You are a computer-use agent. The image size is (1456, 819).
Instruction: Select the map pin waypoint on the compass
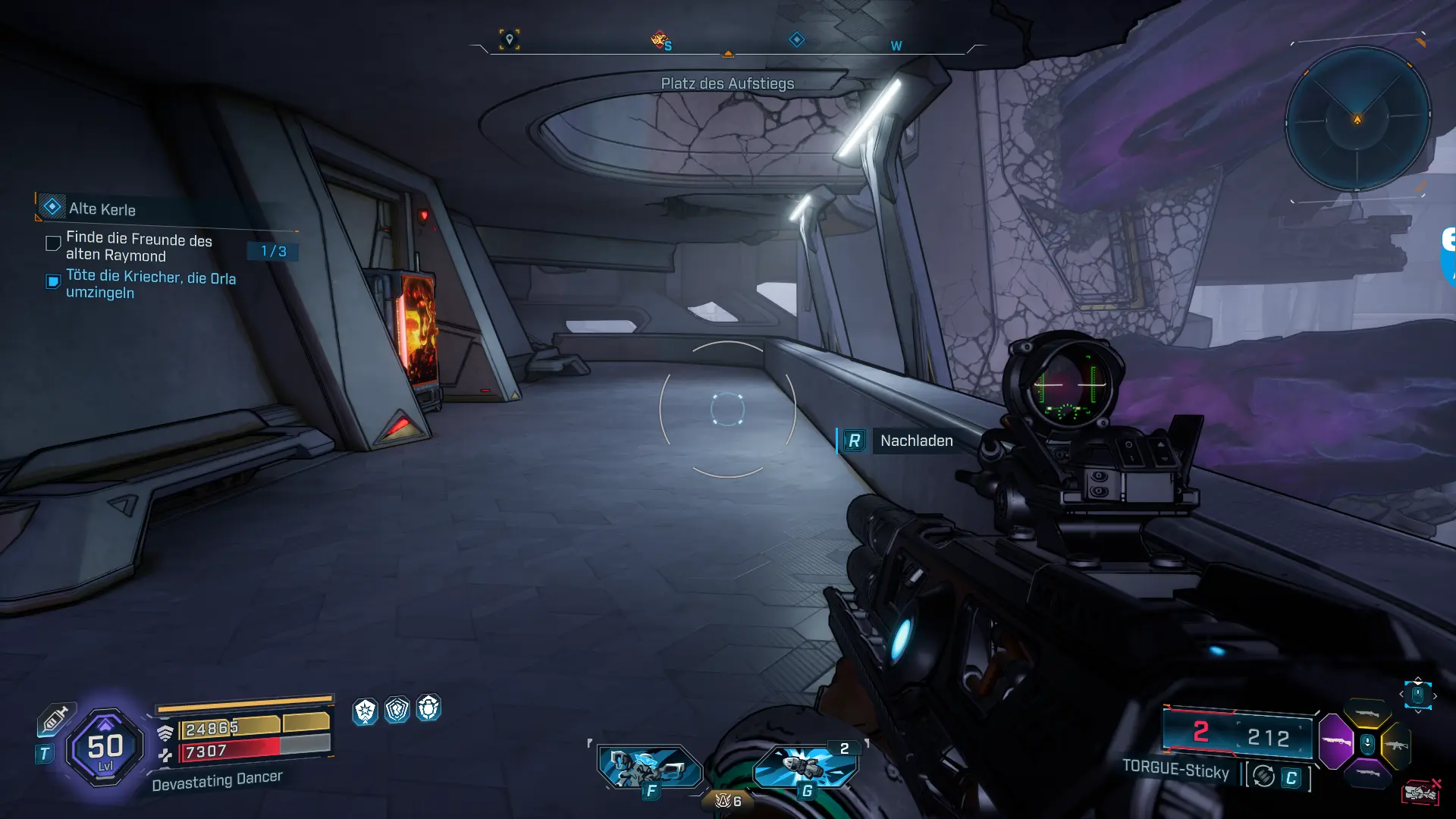coord(510,39)
